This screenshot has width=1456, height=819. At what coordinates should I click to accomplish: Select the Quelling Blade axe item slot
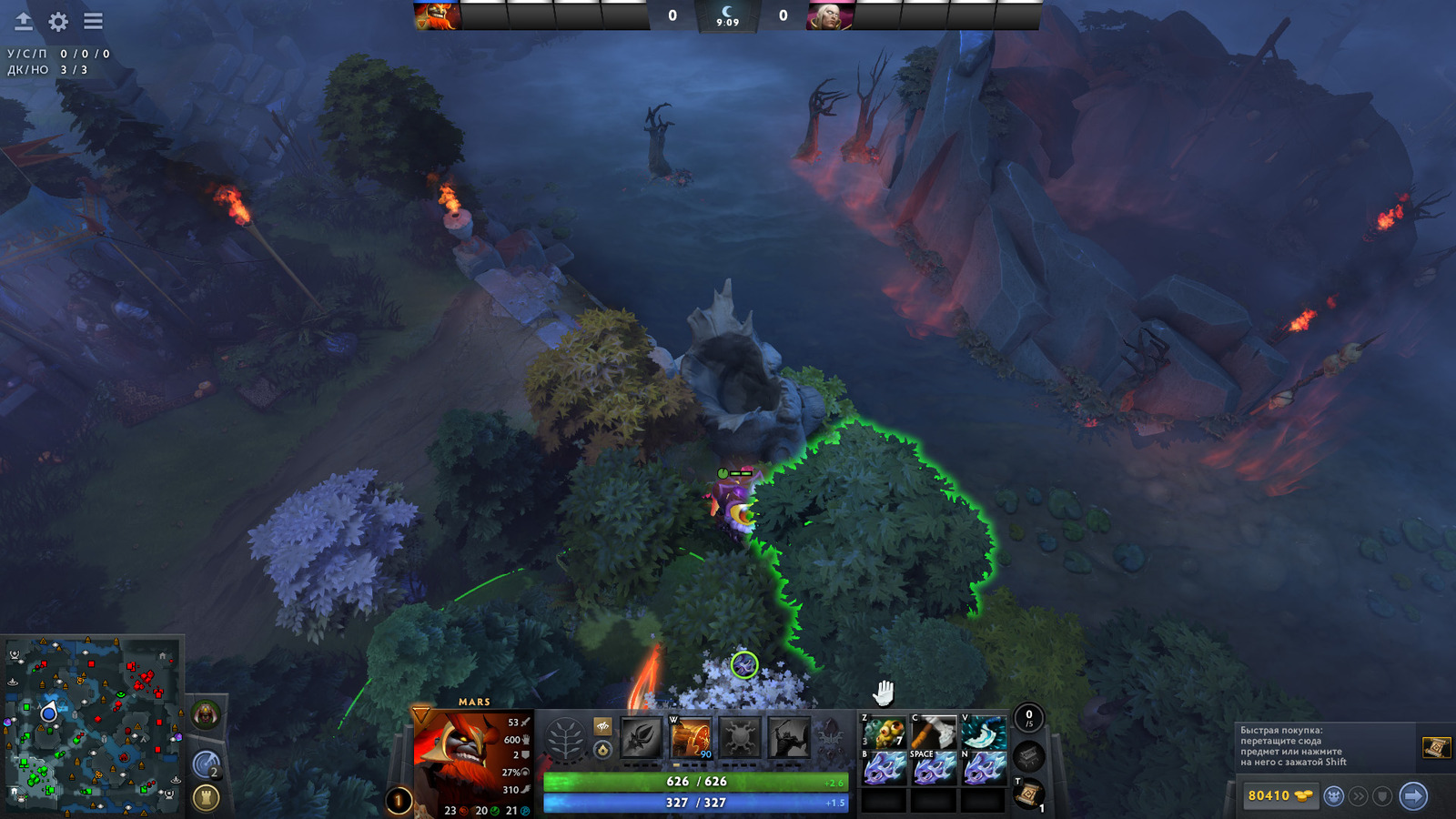934,733
